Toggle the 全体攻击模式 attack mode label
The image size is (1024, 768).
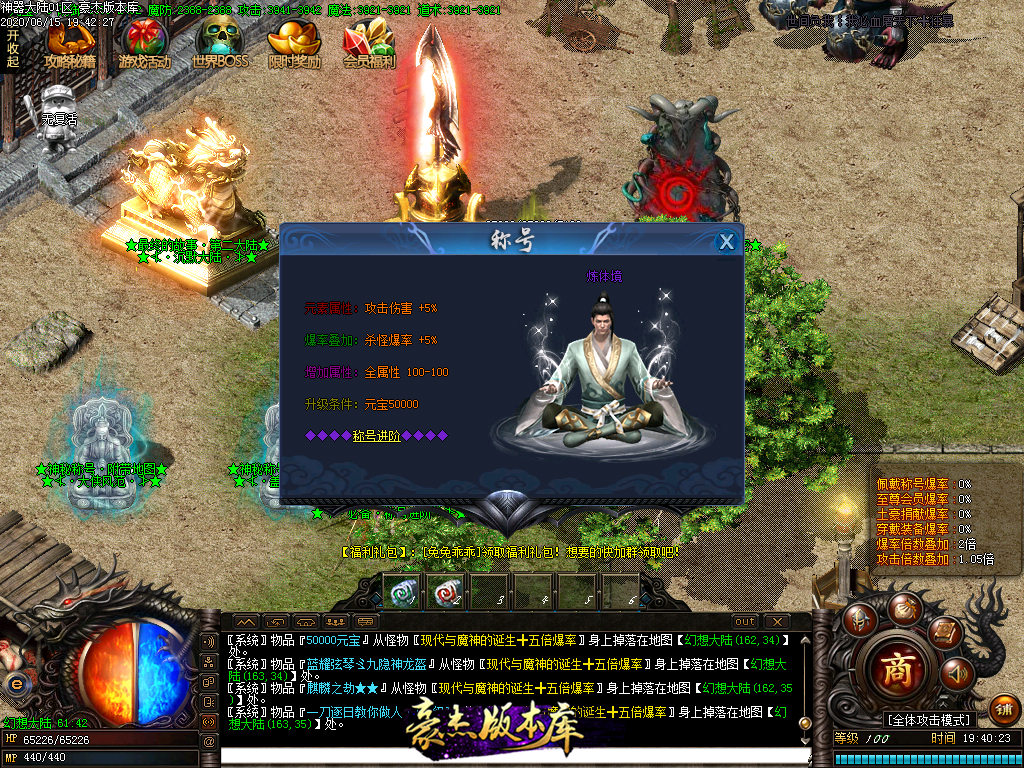(929, 720)
